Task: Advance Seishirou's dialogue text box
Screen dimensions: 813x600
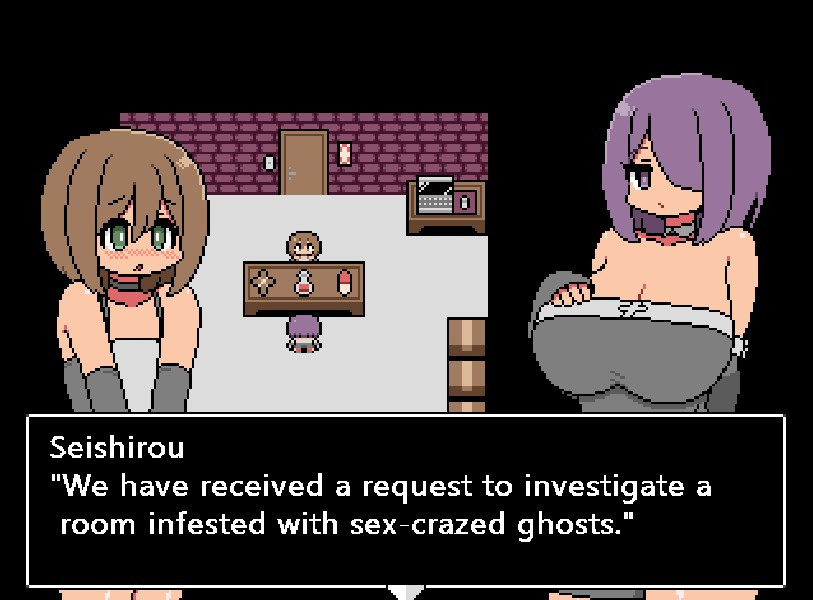Action: pos(405,500)
